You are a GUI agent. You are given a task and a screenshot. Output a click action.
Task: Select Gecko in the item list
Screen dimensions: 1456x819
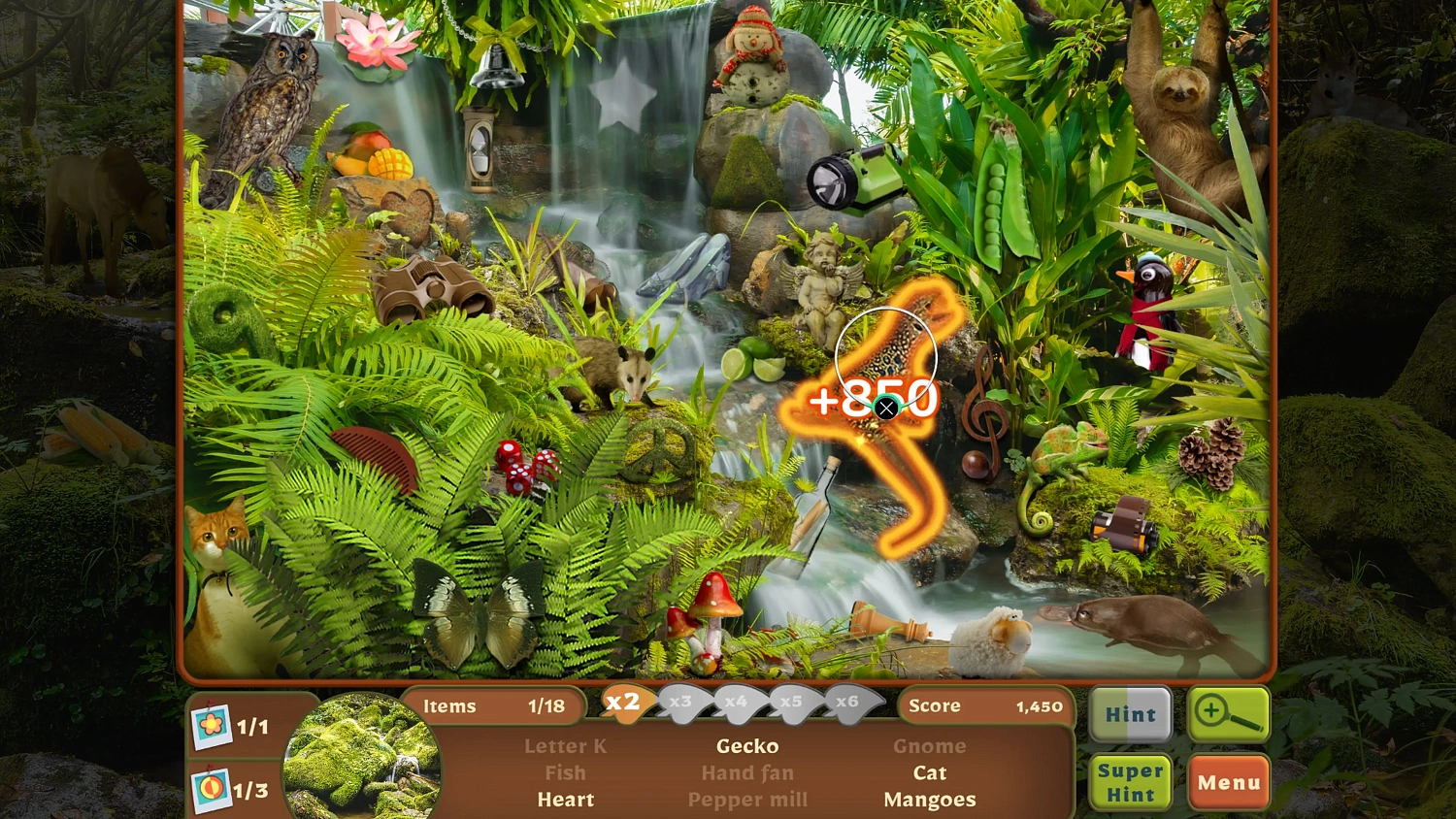click(747, 746)
